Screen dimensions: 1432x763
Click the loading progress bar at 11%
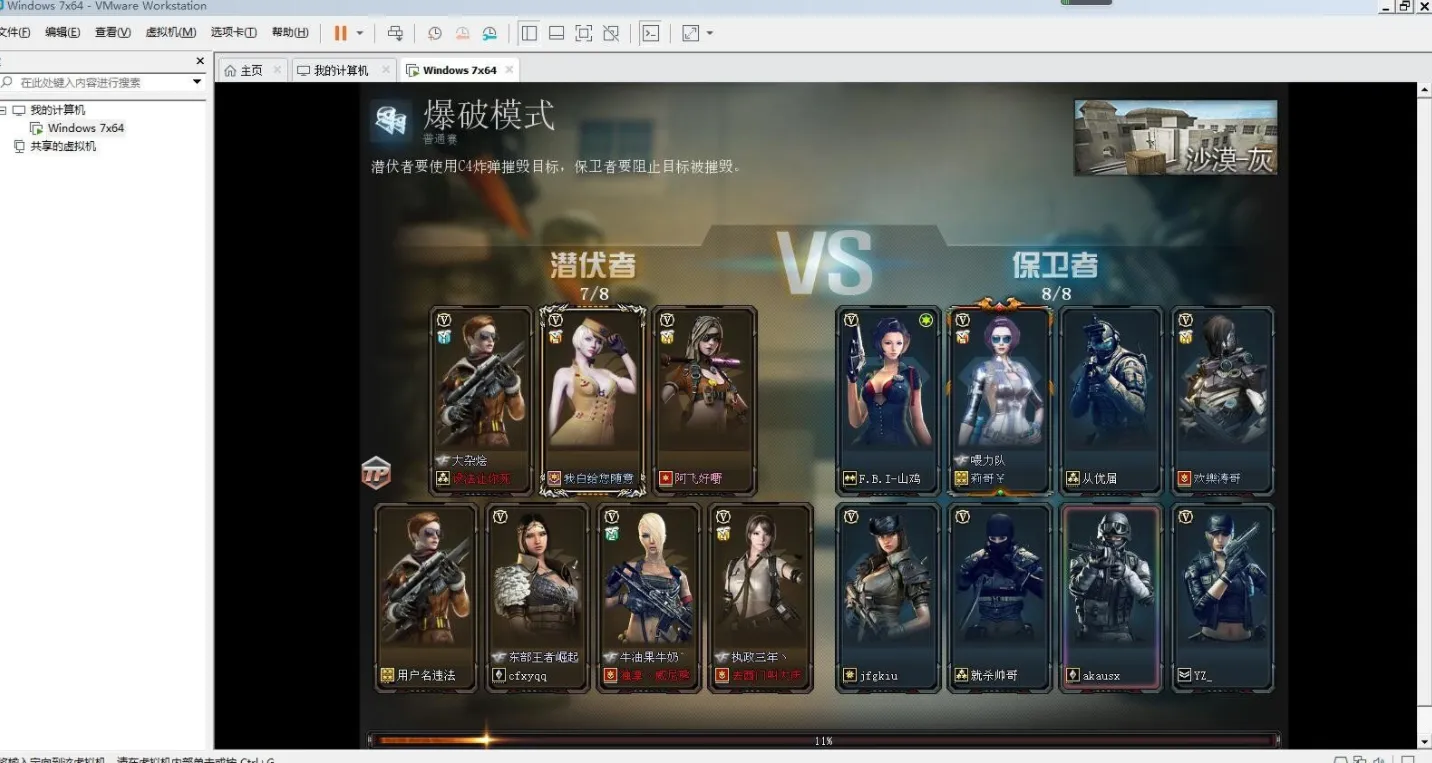823,741
